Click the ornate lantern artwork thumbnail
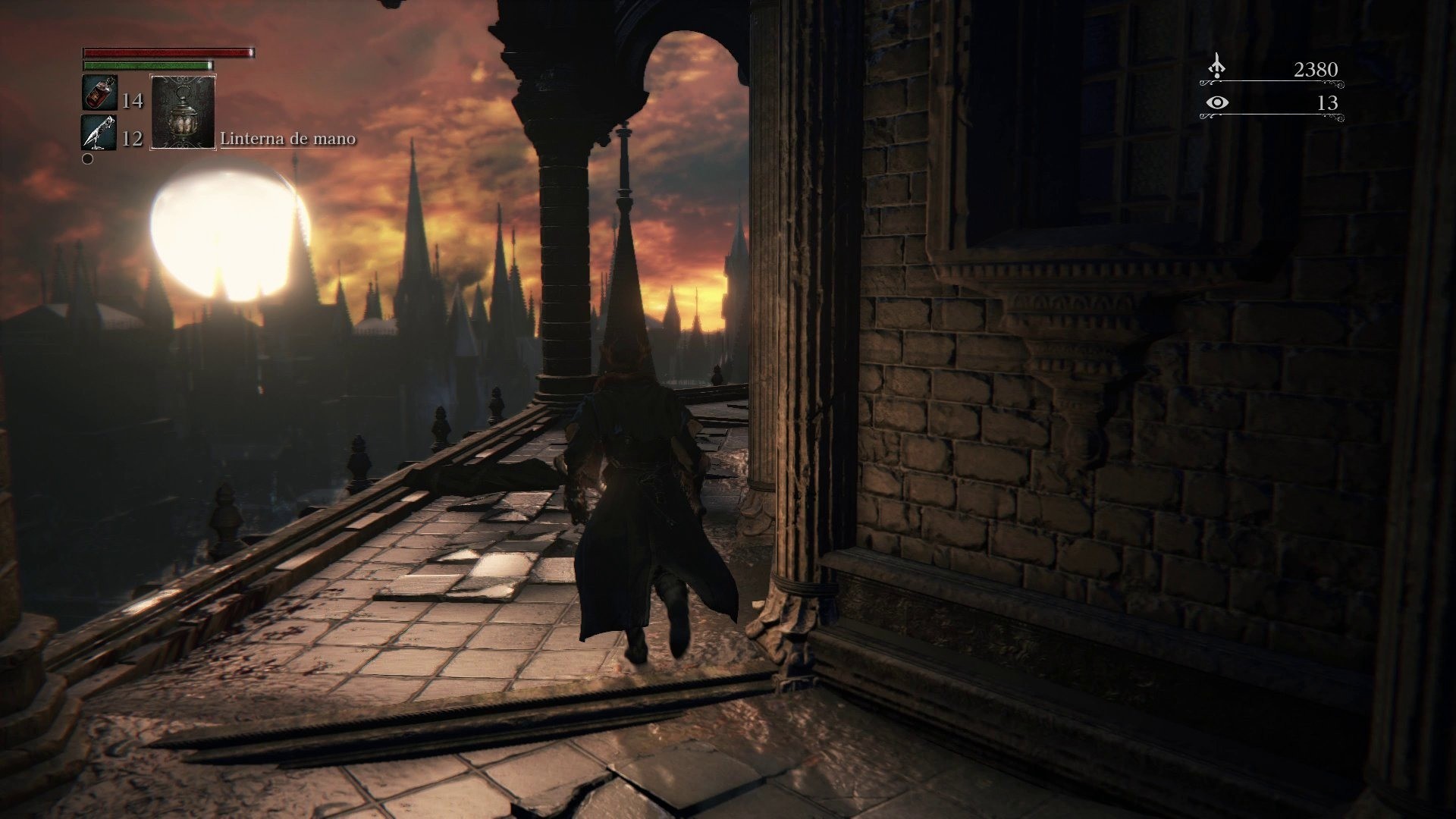1456x819 pixels. tap(182, 114)
